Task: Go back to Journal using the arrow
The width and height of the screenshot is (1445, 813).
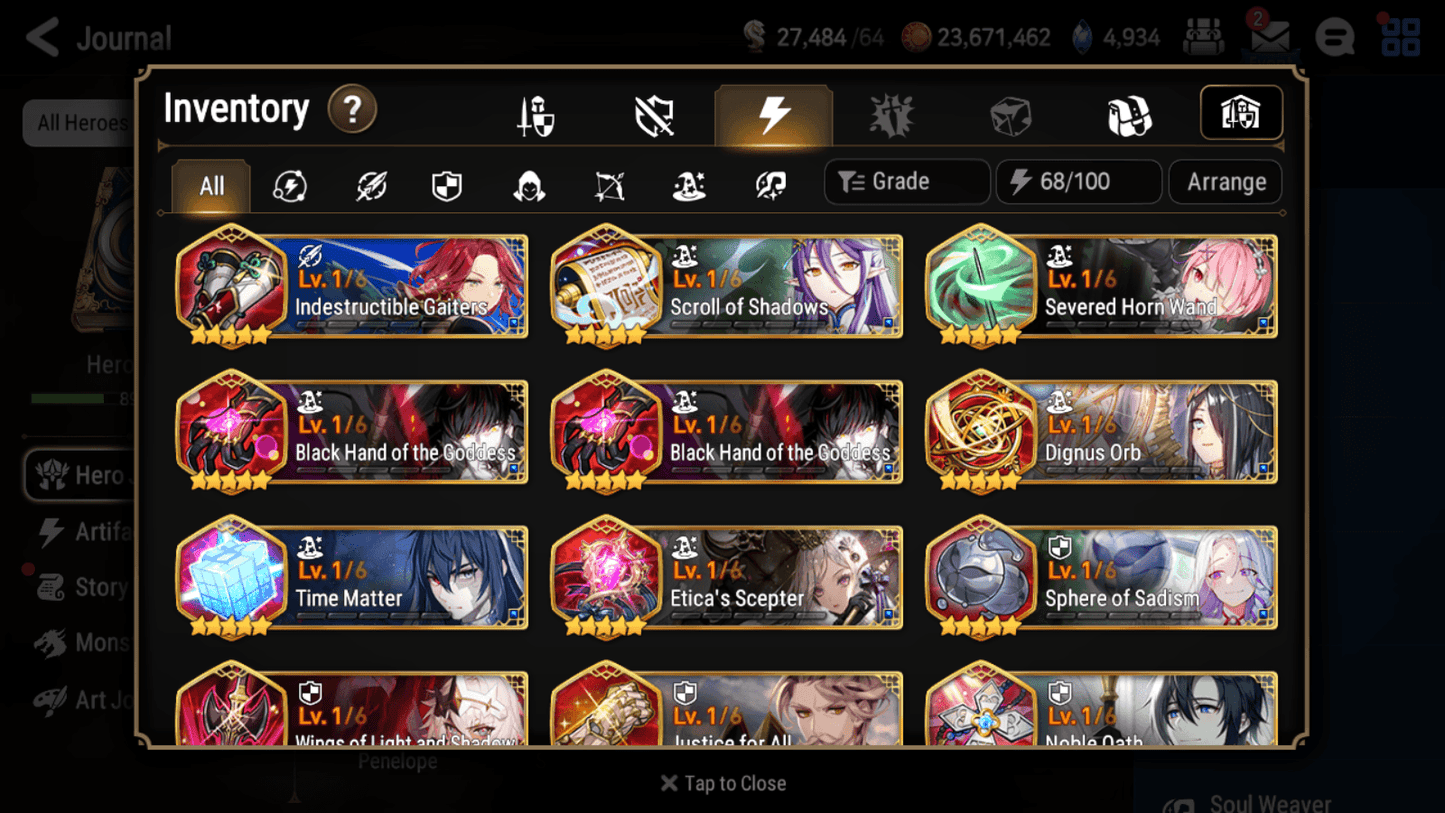Action: coord(40,37)
